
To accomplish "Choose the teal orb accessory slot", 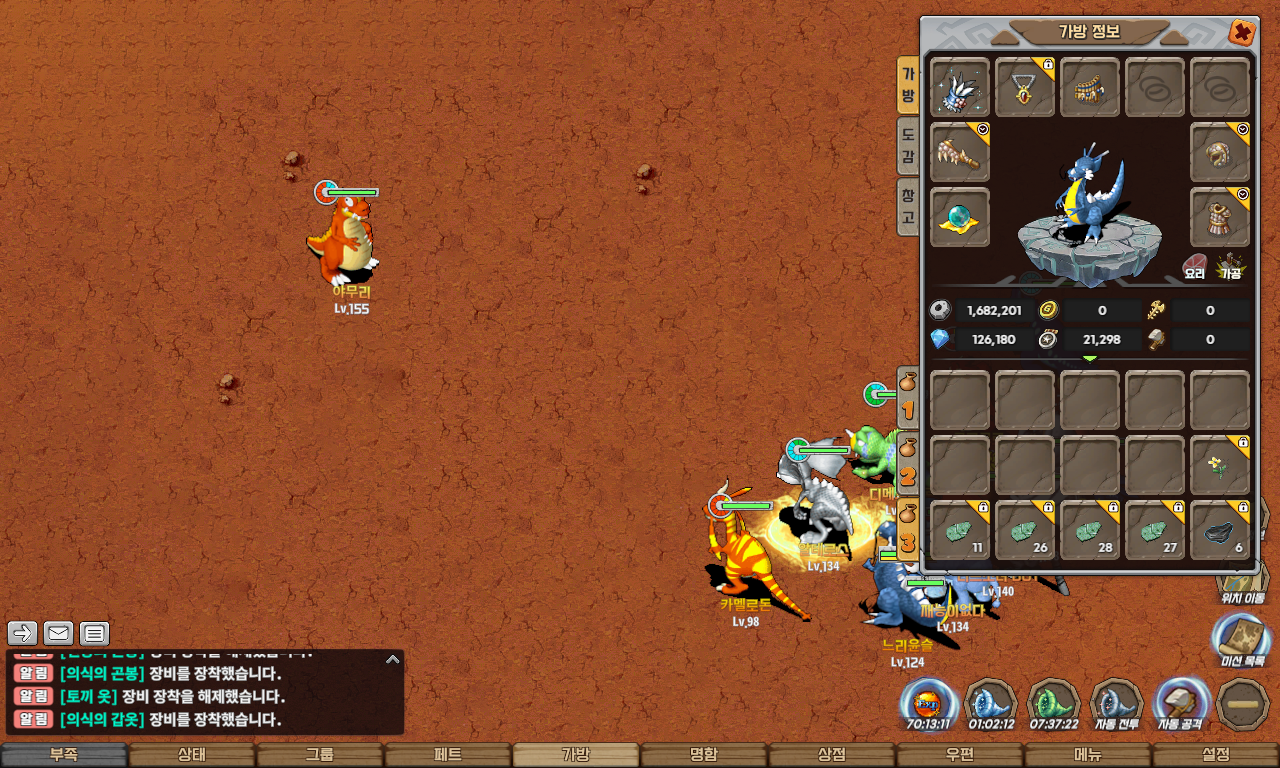I will coord(960,217).
